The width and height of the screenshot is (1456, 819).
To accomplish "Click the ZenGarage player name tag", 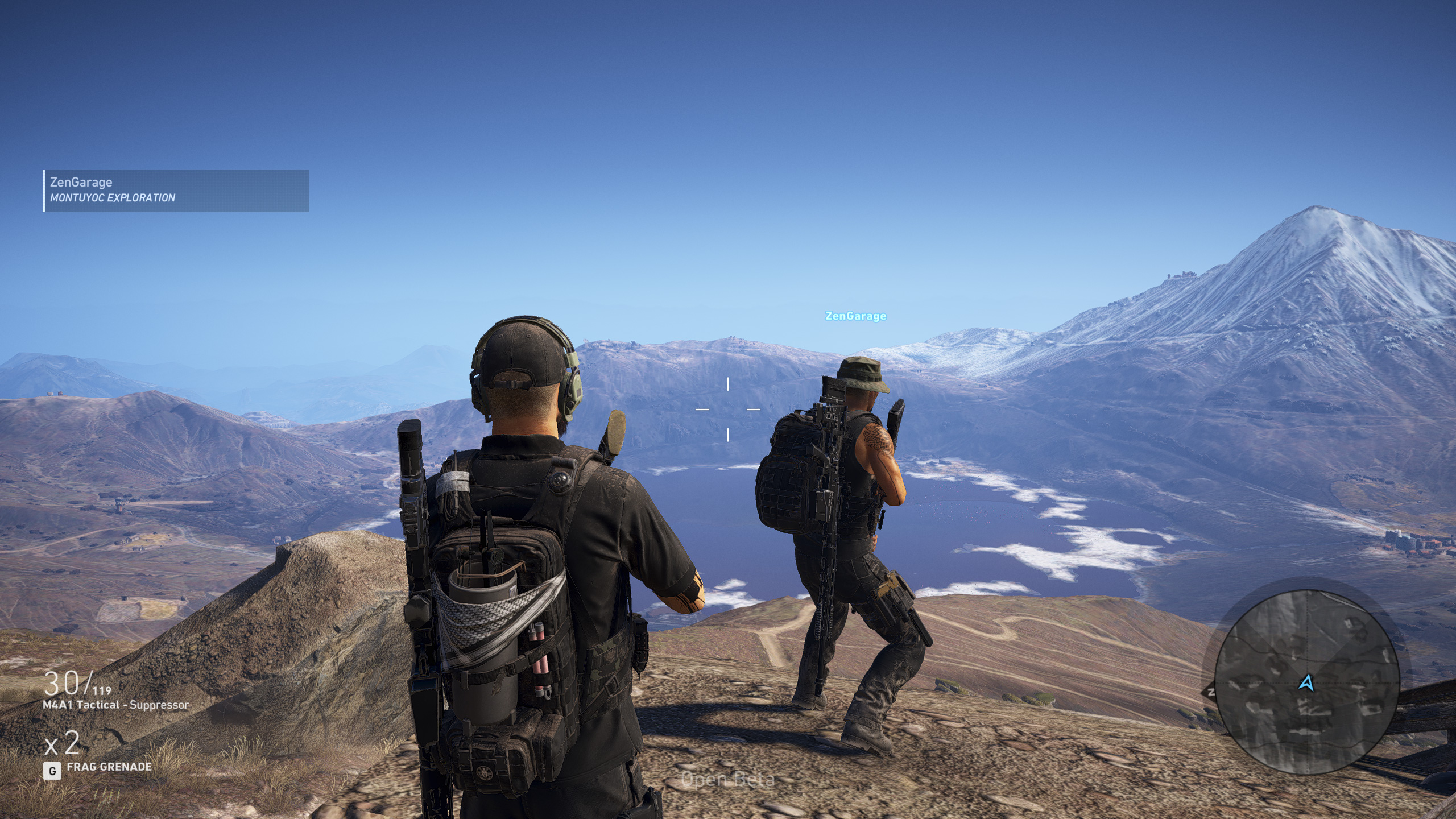I will 855,316.
